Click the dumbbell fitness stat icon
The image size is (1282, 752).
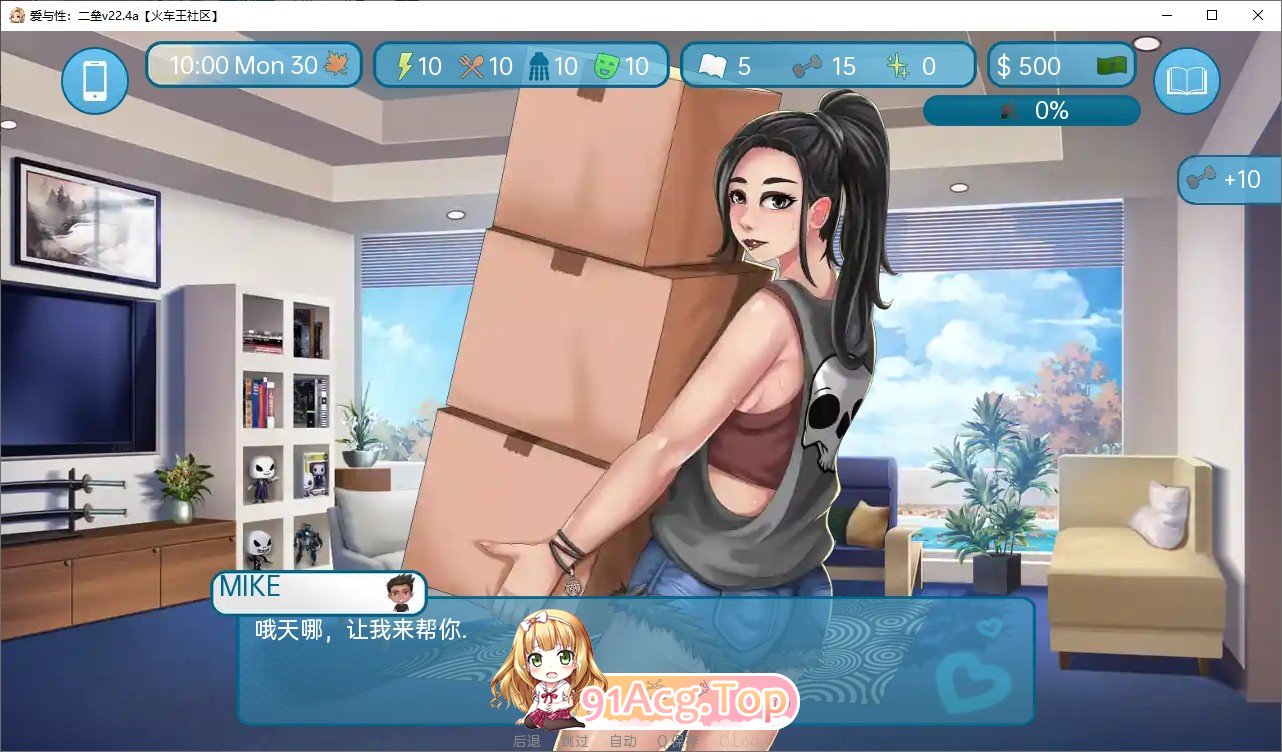[x=806, y=66]
